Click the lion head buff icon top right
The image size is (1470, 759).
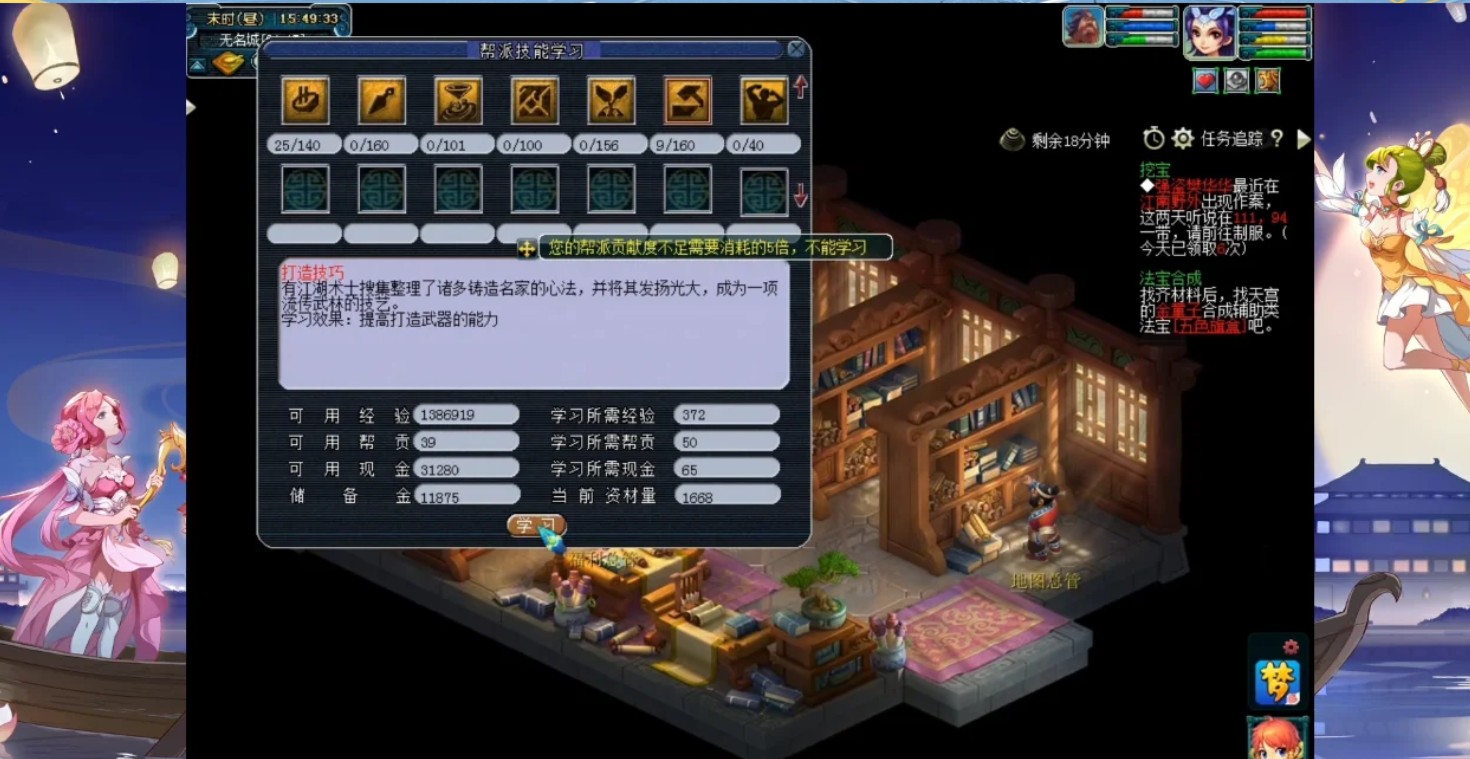[1267, 81]
